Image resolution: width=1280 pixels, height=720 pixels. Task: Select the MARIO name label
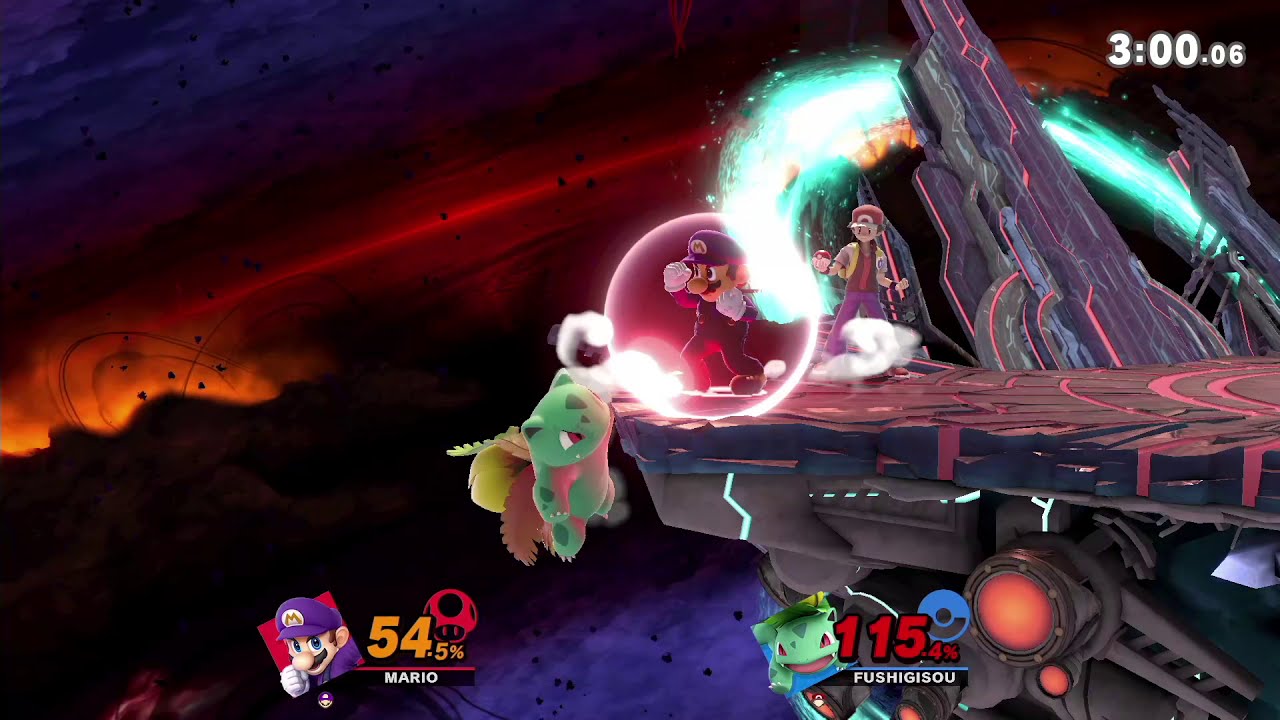point(411,676)
